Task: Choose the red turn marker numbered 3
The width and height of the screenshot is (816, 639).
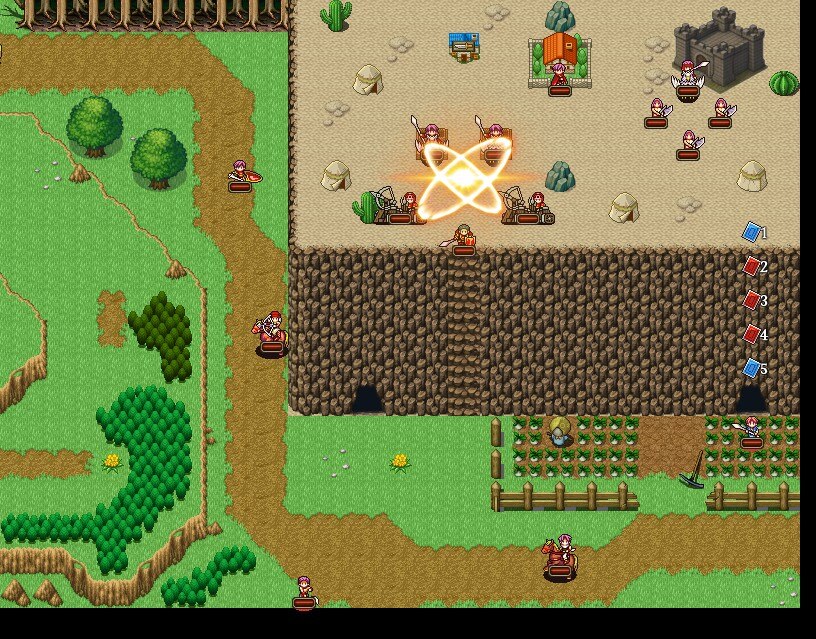Action: click(752, 300)
